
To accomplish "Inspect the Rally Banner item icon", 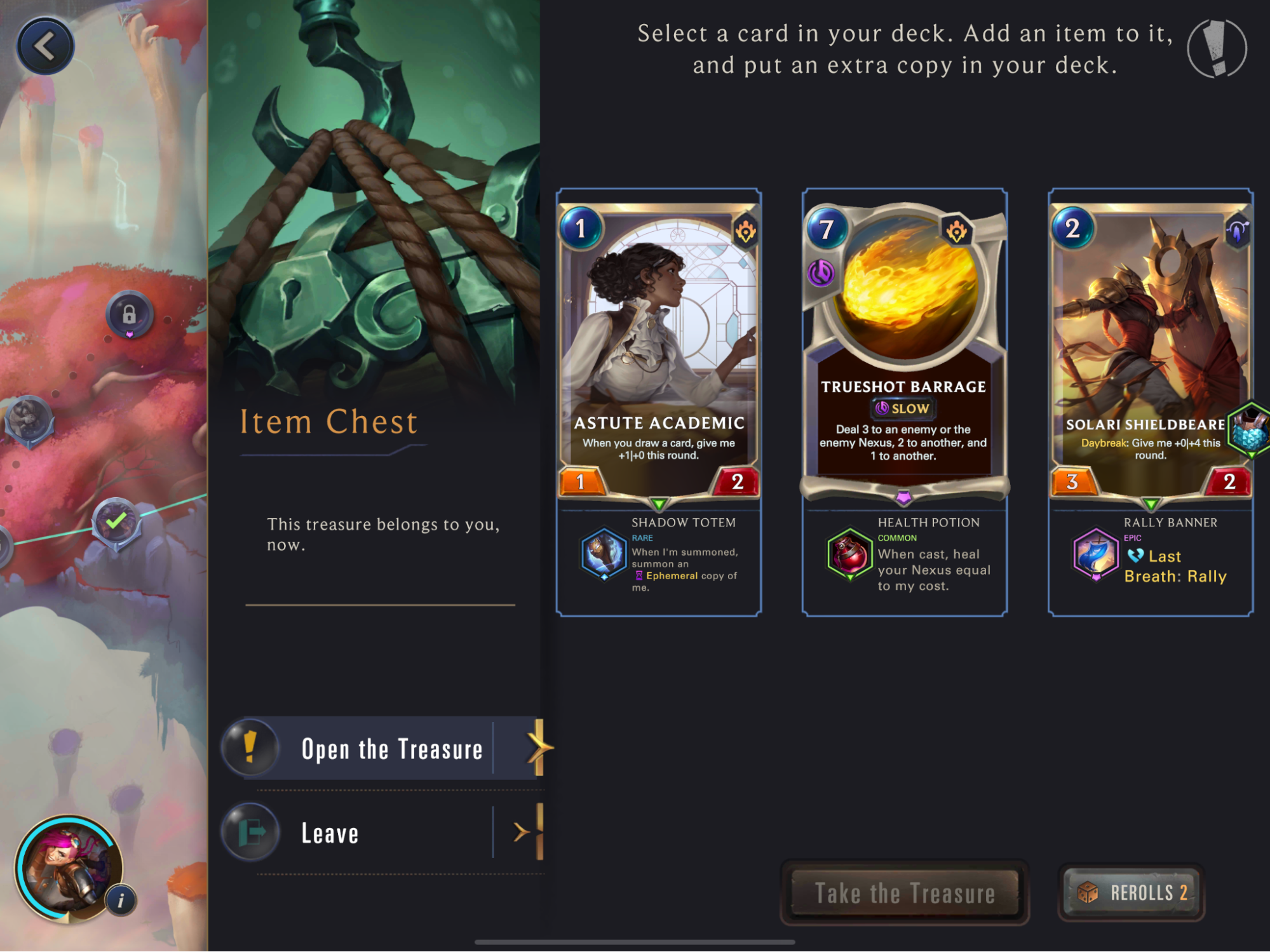I will coord(1095,554).
